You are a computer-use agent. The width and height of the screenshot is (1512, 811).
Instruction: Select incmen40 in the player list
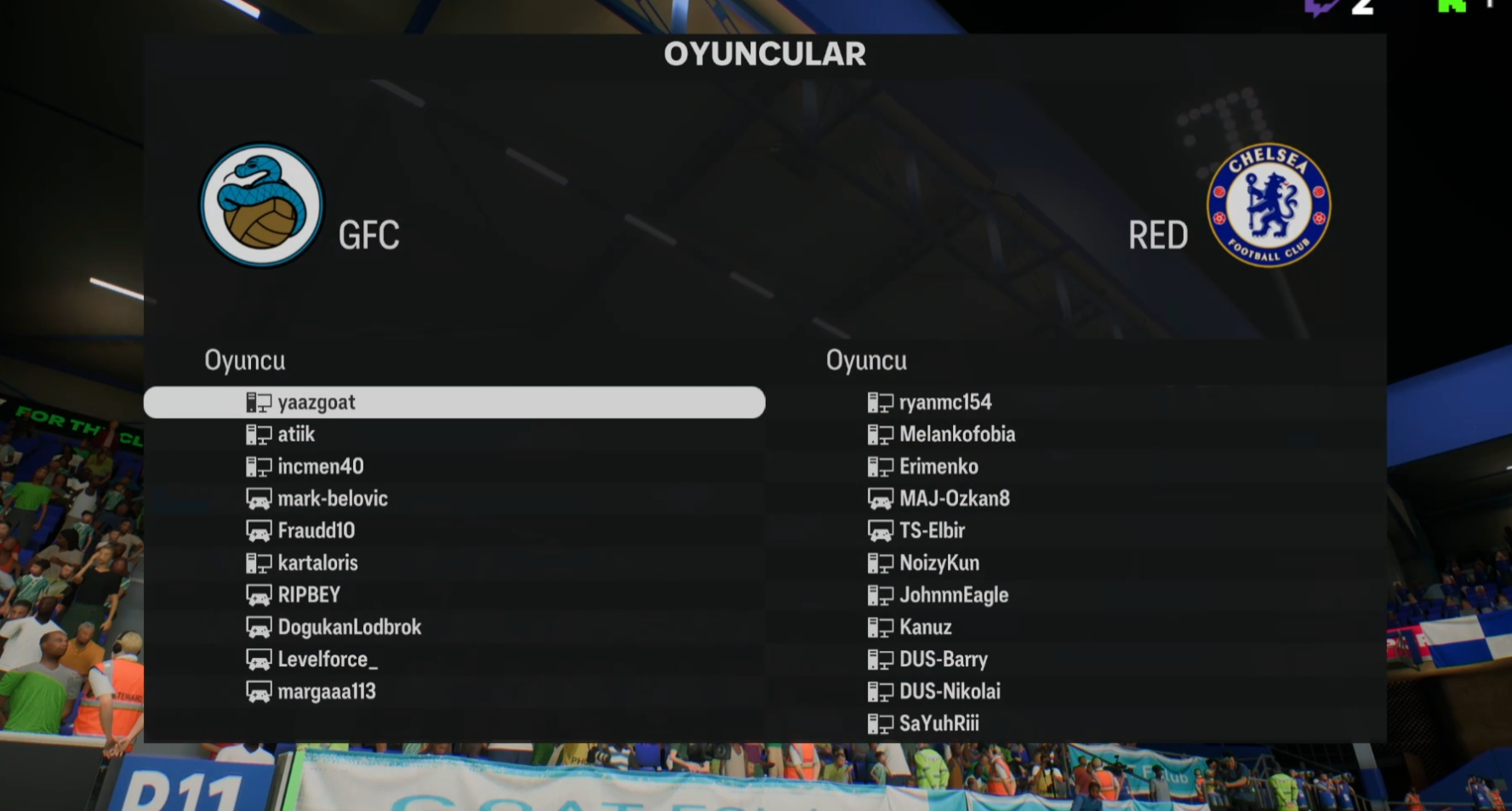point(320,466)
